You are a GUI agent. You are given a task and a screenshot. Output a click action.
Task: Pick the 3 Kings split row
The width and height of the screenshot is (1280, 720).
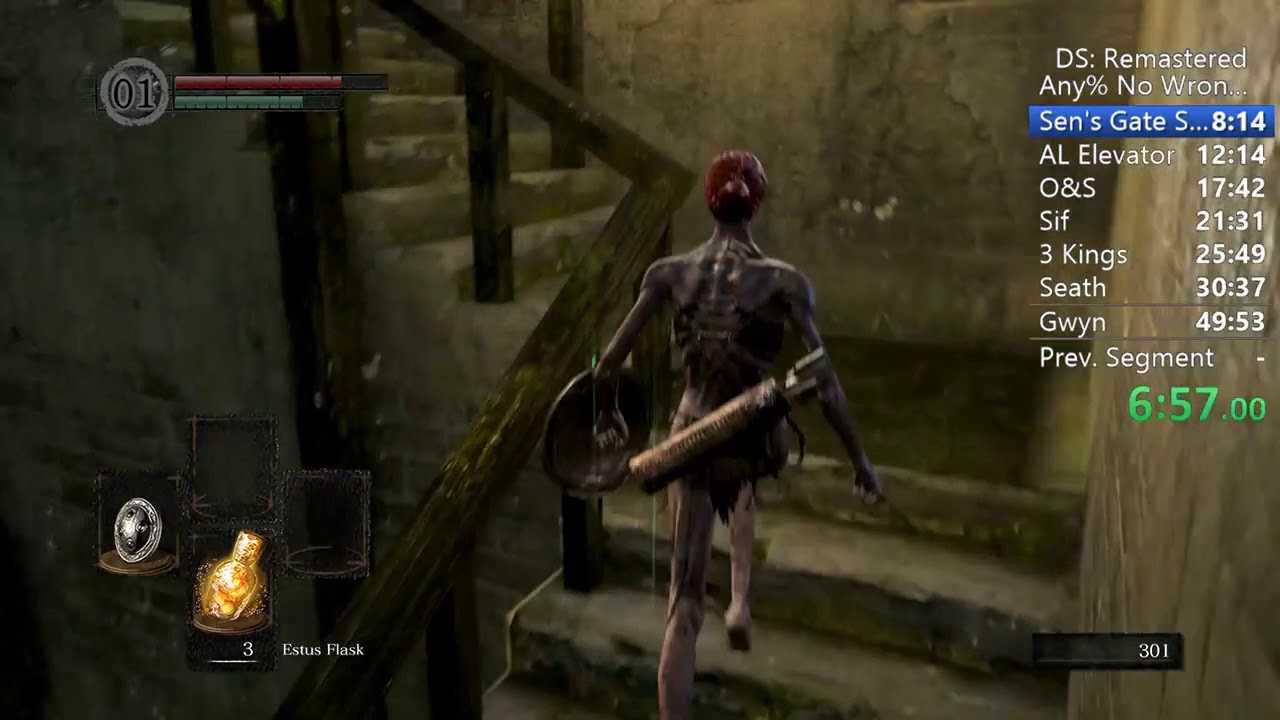(x=1151, y=255)
